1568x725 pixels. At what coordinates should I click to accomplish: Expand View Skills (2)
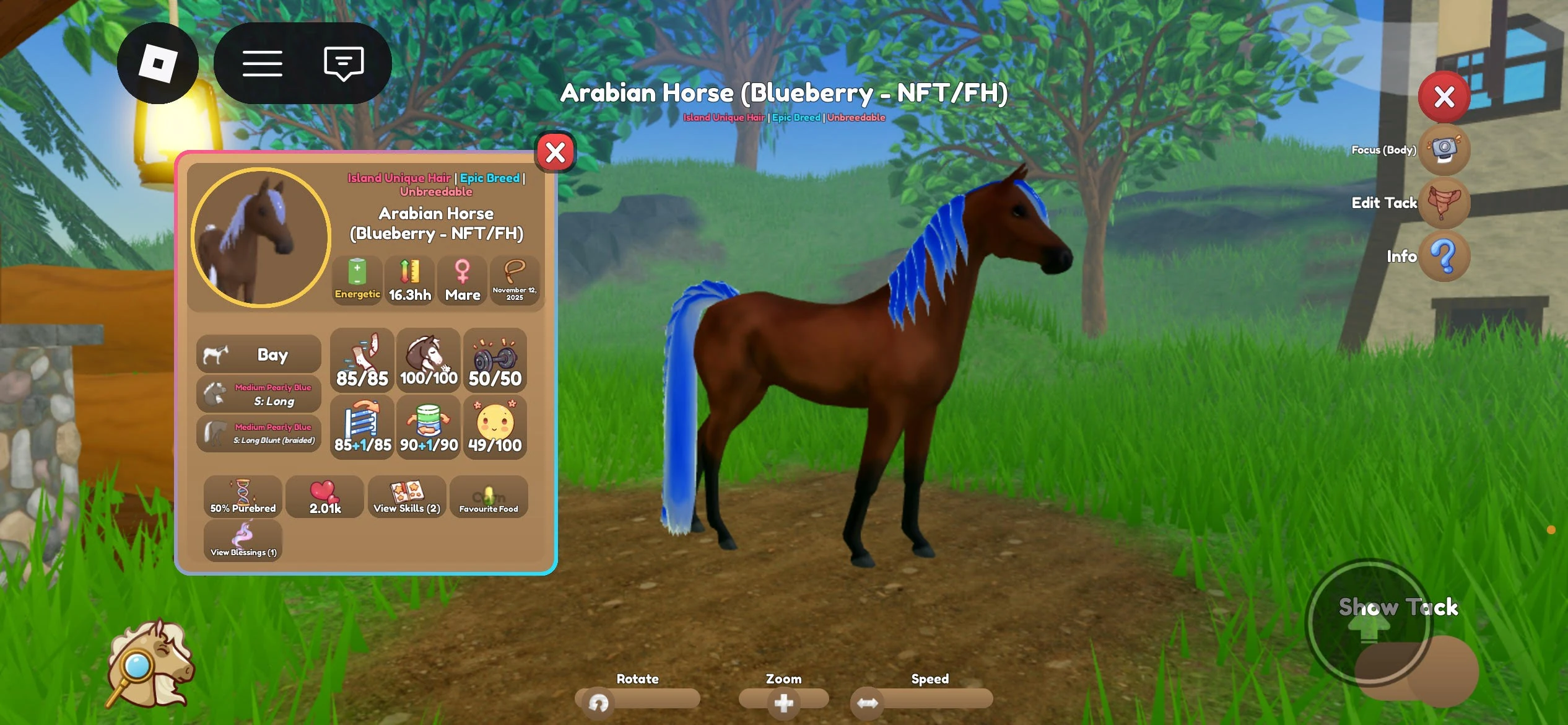407,496
